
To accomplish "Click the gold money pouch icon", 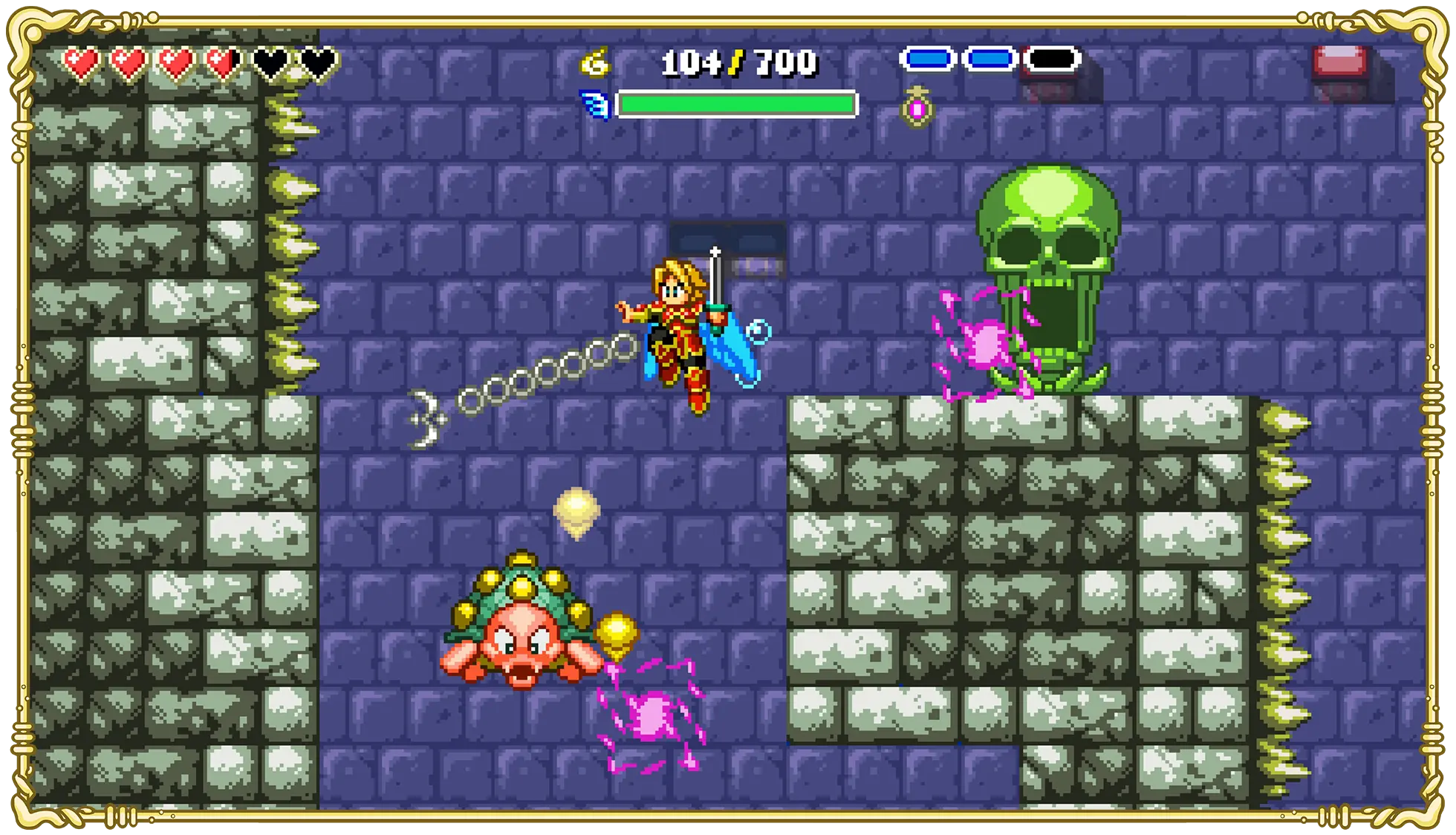I will (595, 62).
